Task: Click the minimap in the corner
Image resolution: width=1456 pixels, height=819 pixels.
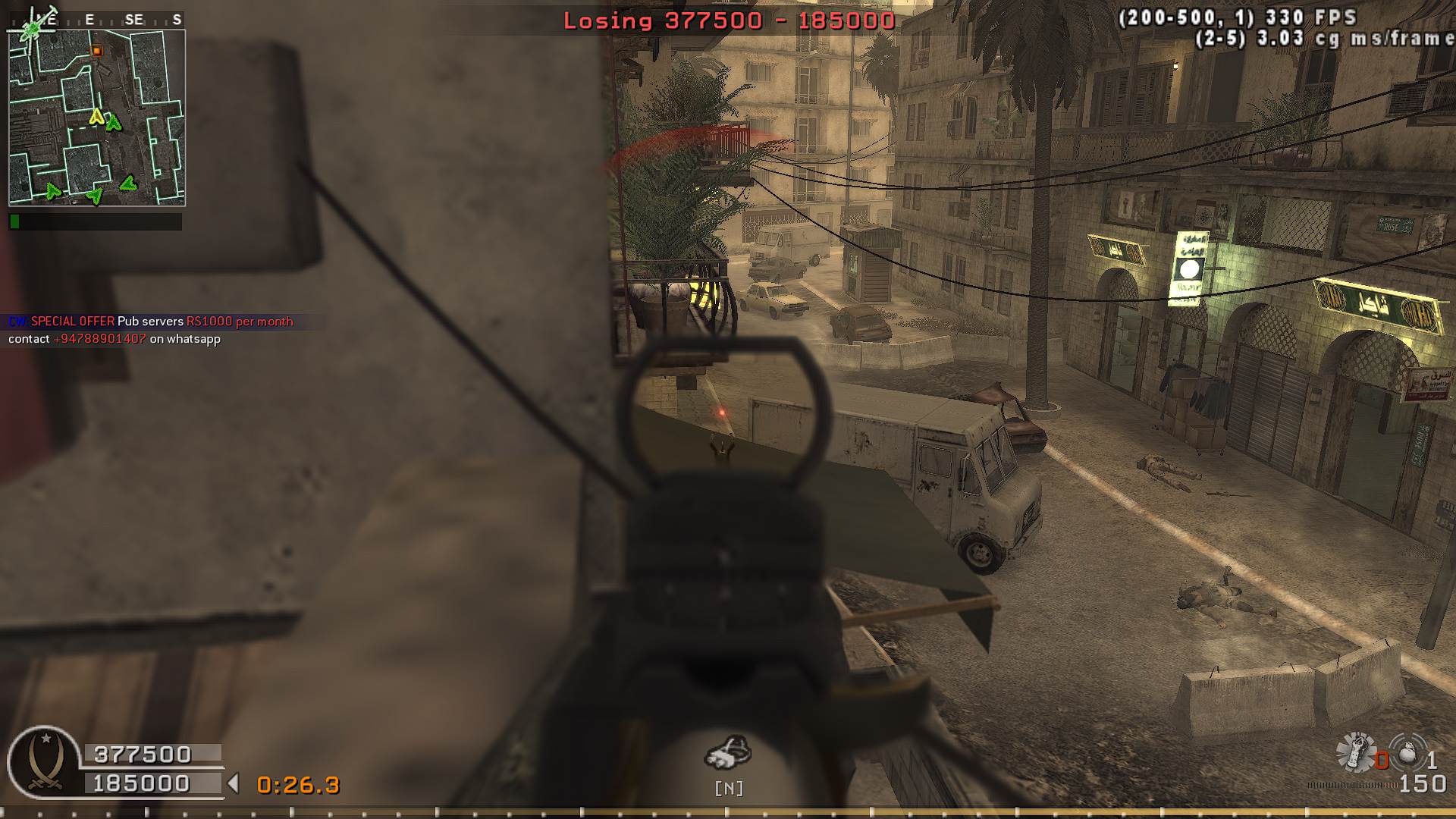Action: click(x=96, y=118)
